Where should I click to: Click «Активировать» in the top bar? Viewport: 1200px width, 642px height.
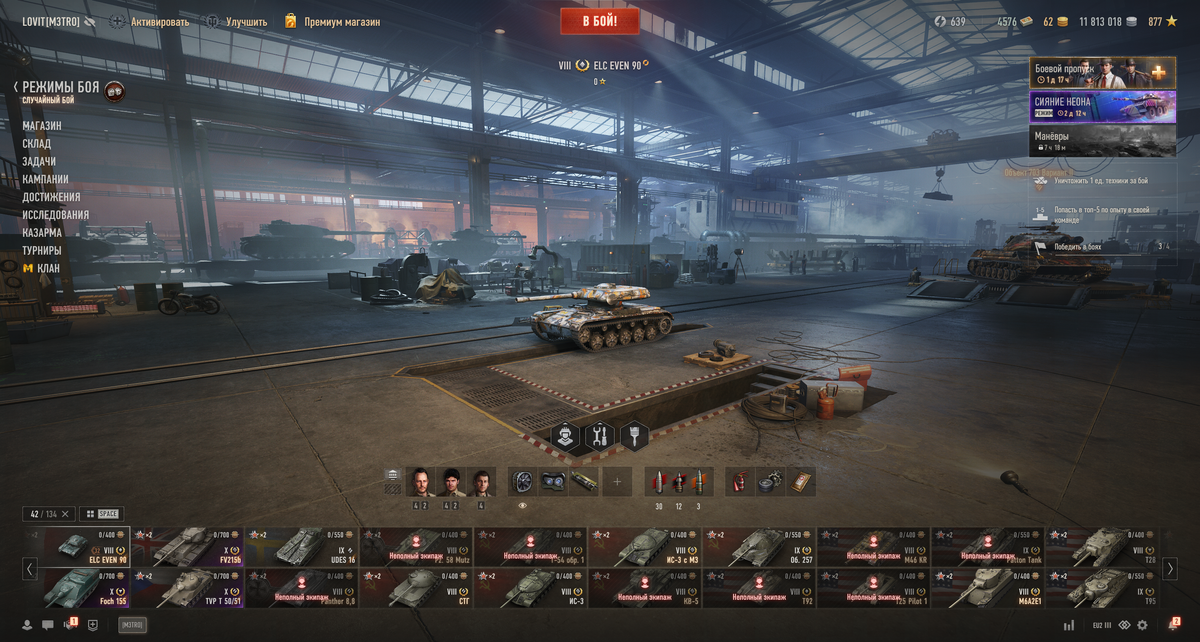(159, 21)
